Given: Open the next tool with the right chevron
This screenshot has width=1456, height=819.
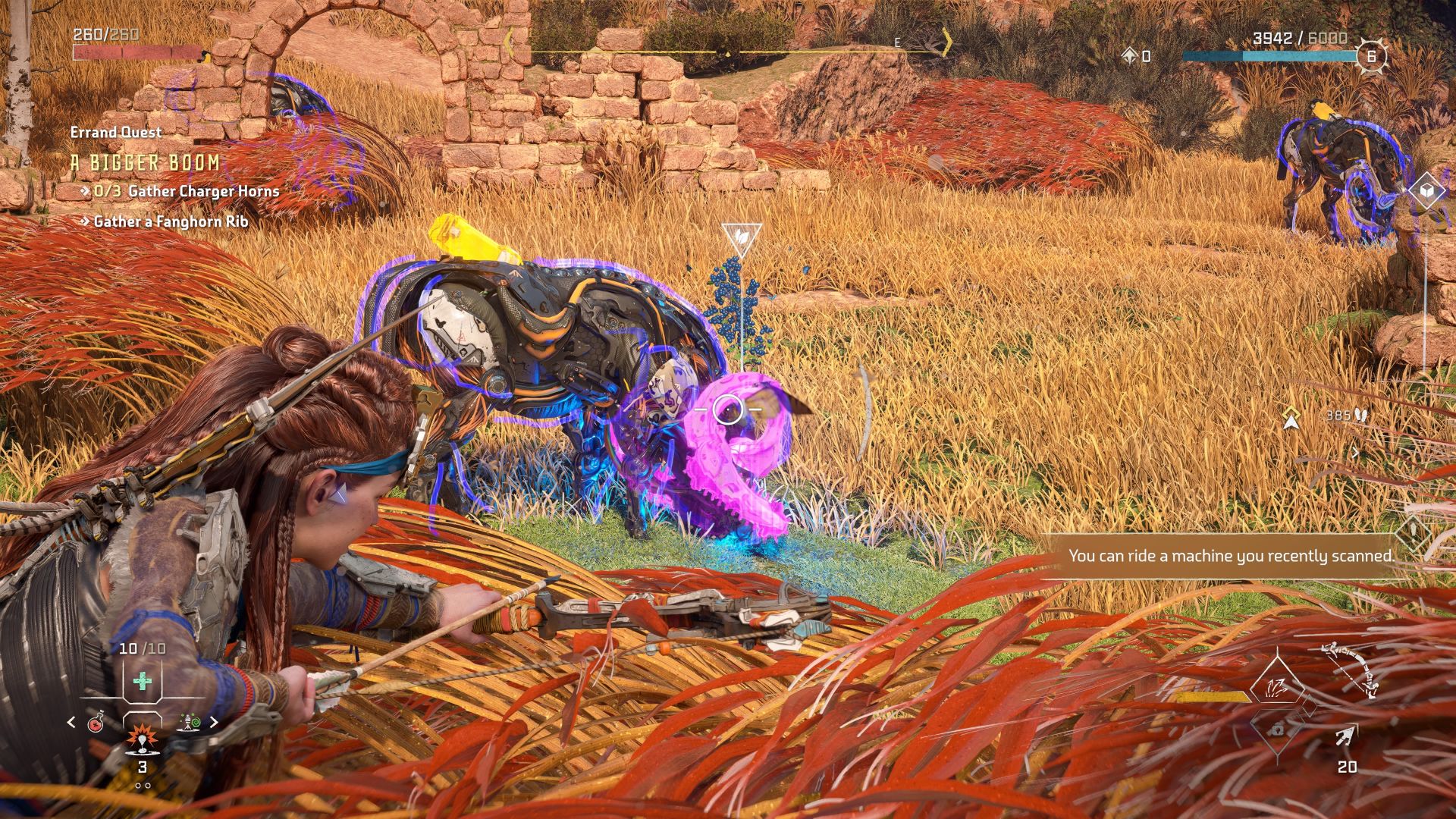Looking at the screenshot, I should tap(215, 721).
